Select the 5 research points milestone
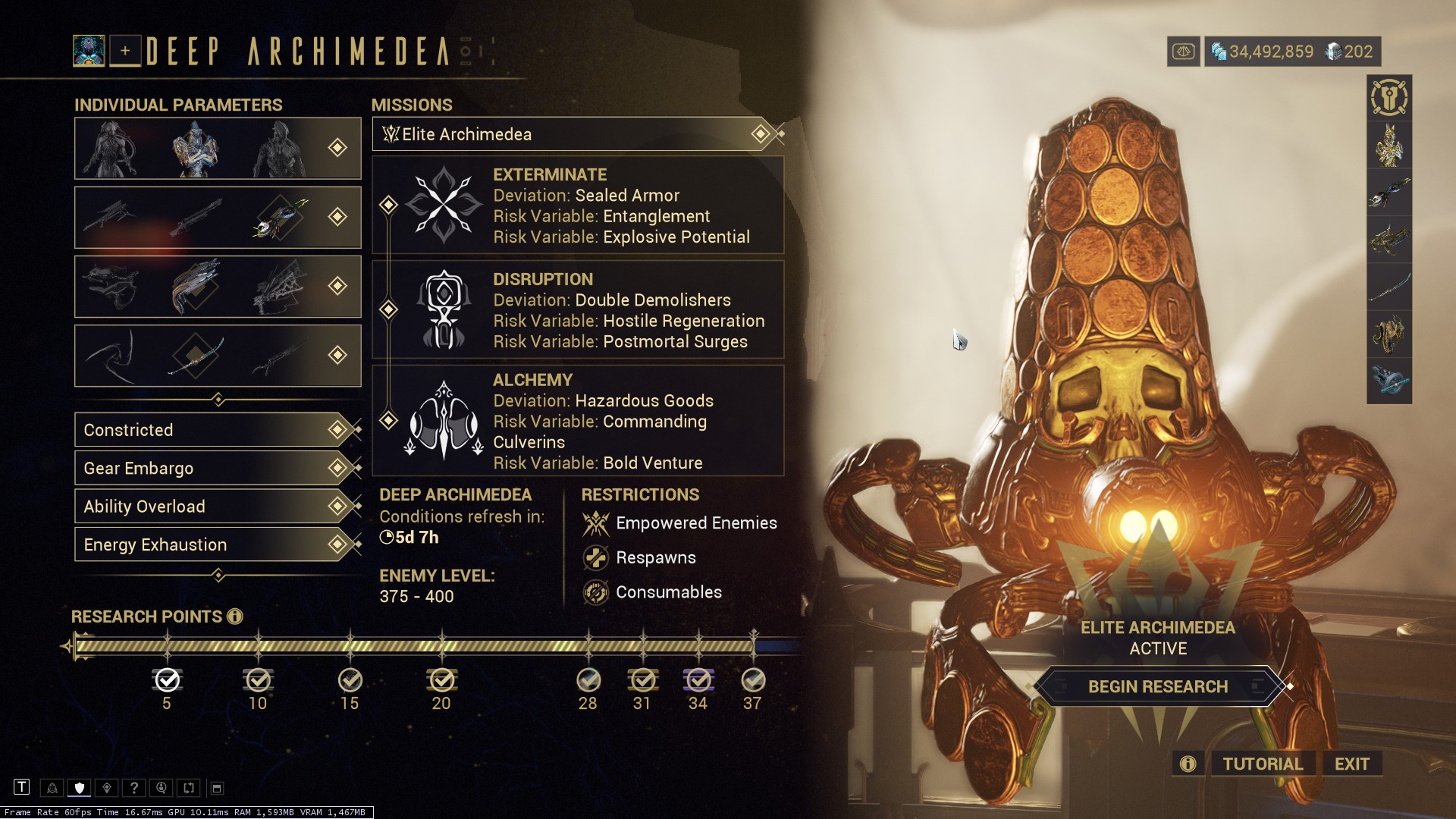This screenshot has width=1456, height=819. click(x=167, y=680)
